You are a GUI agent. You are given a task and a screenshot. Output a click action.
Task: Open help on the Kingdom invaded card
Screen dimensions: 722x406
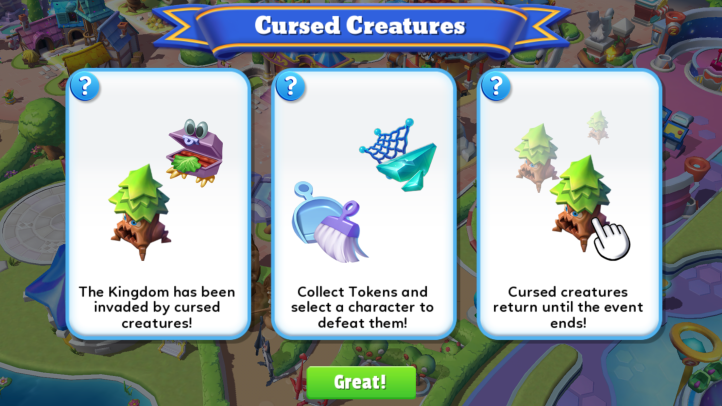coord(85,86)
